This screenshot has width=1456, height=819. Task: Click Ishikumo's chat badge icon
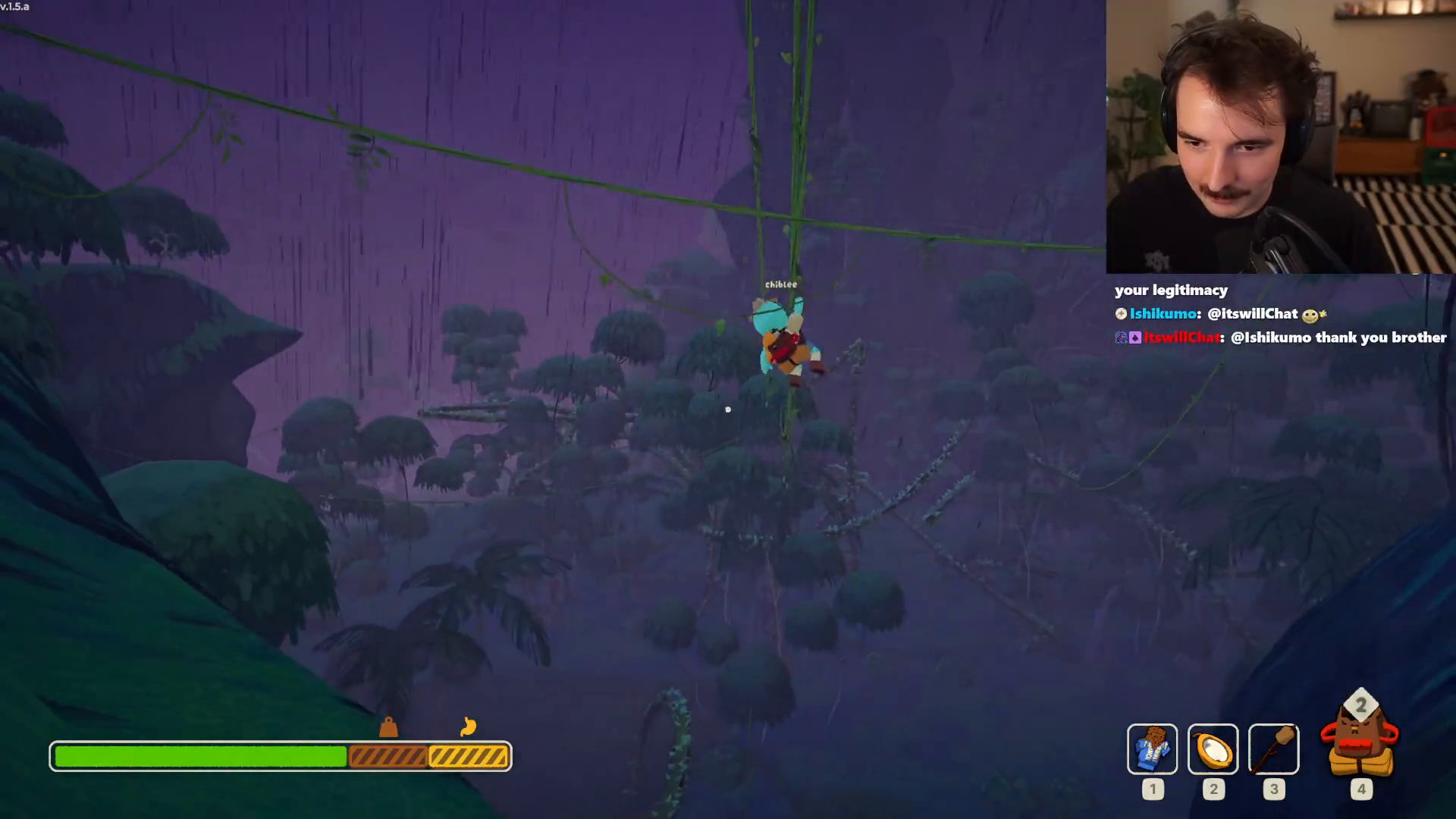(1121, 313)
